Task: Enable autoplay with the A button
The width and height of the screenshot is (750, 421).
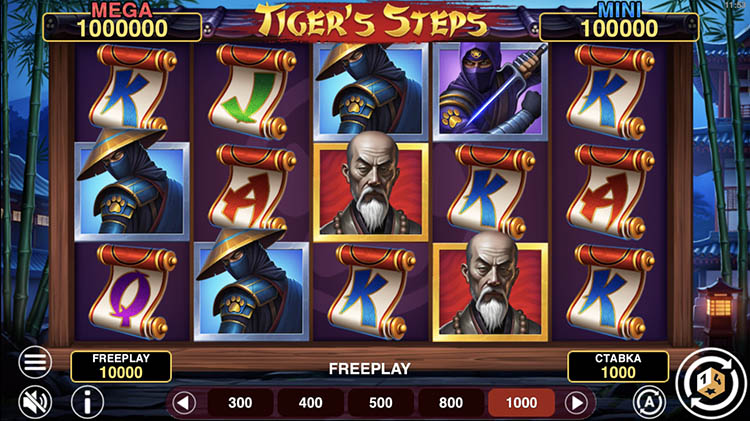Action: point(650,402)
